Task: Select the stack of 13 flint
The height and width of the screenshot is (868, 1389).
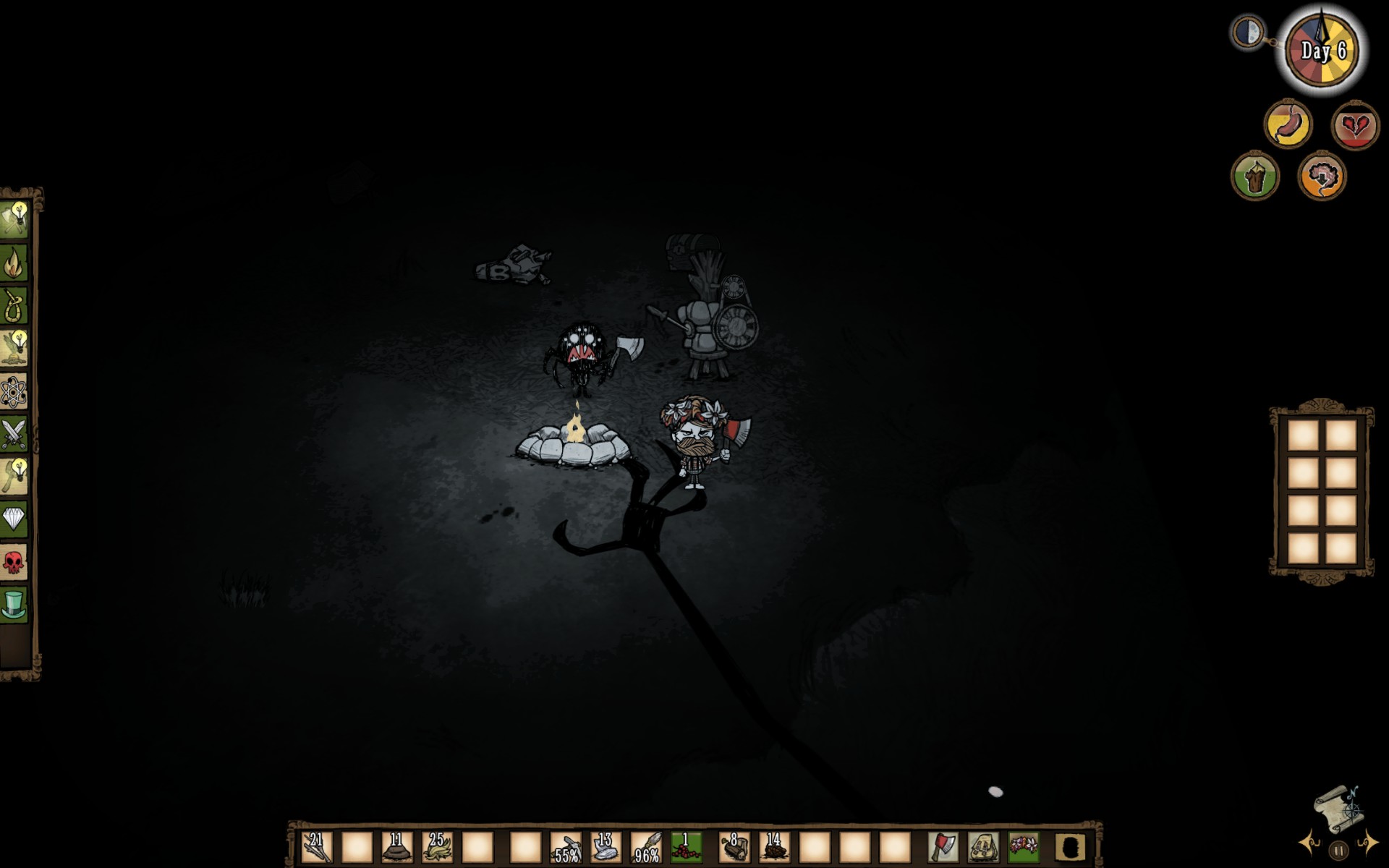Action: click(606, 847)
